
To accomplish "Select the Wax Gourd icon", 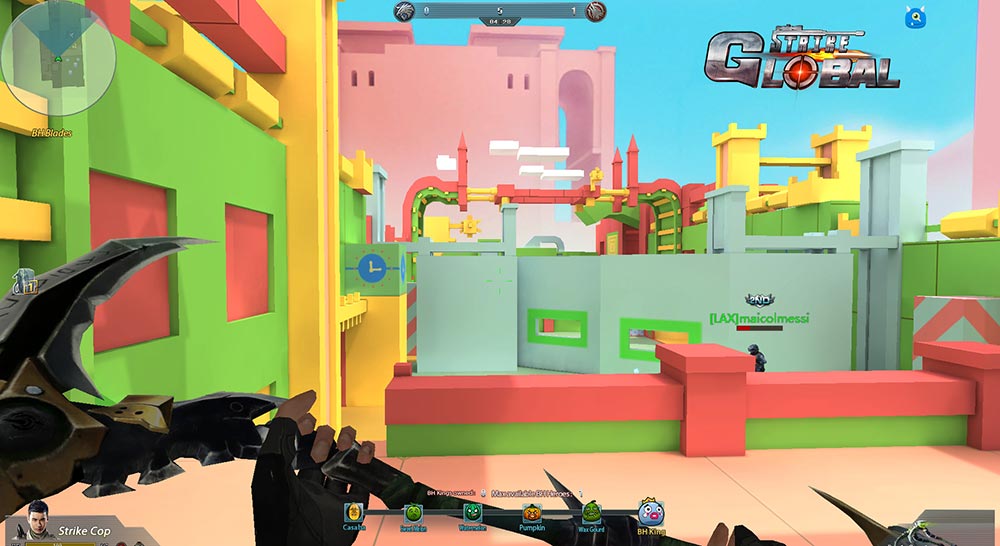I will pos(591,511).
